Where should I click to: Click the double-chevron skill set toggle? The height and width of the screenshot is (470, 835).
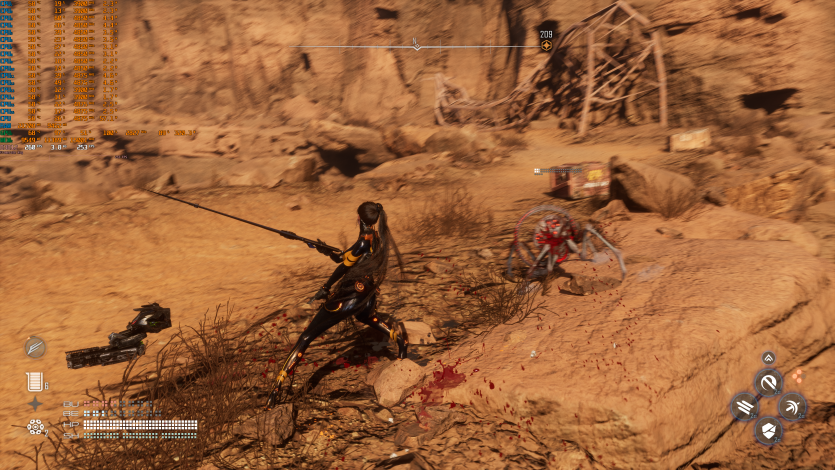768,358
